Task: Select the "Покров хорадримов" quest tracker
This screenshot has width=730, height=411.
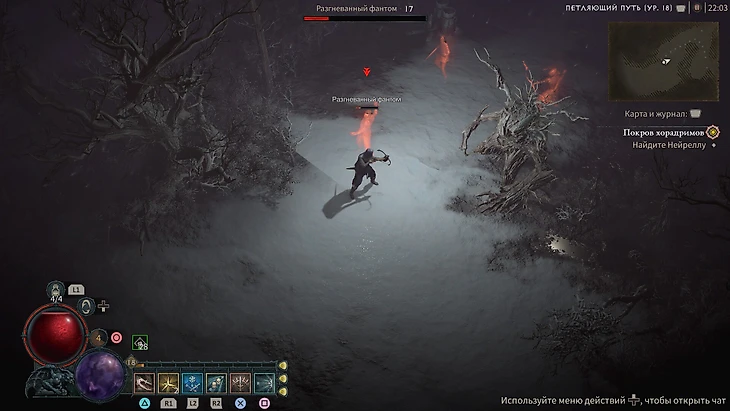Action: [666, 132]
